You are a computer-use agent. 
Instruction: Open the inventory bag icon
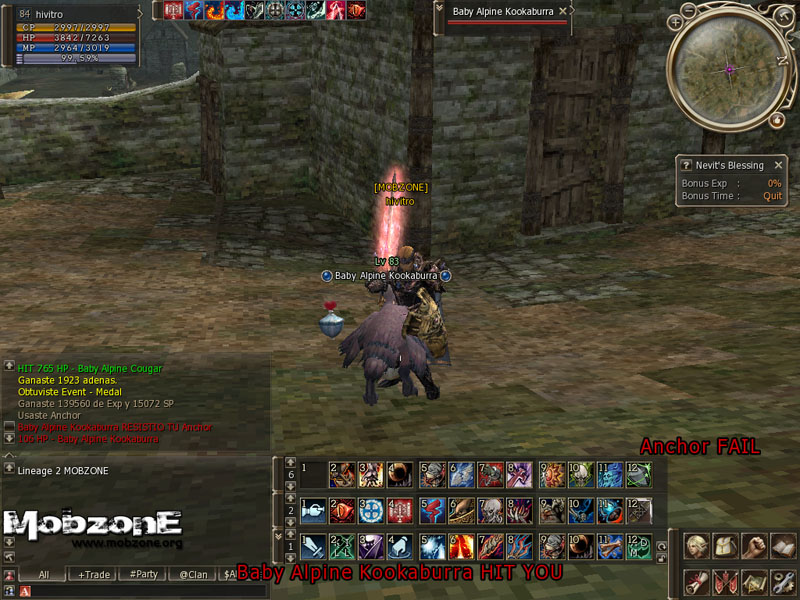[x=725, y=547]
